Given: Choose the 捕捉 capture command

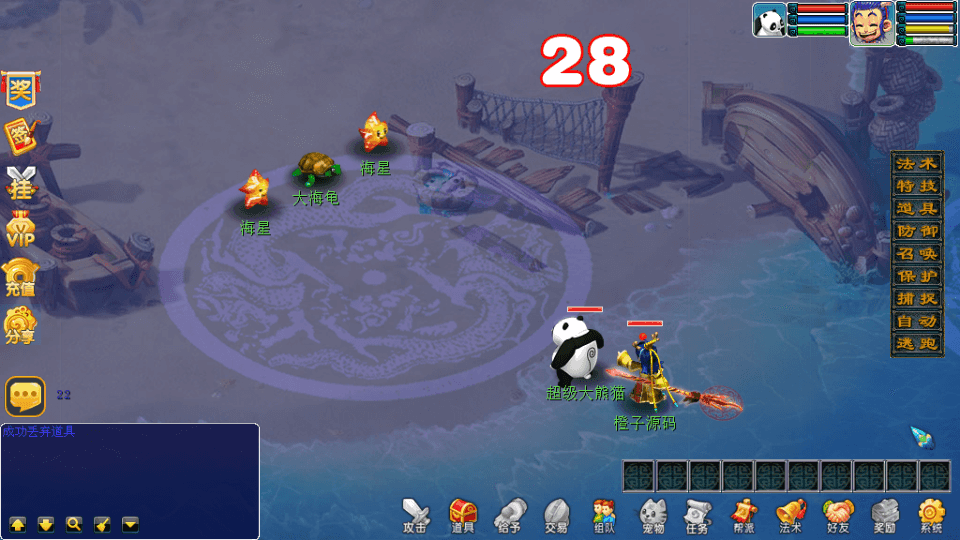Looking at the screenshot, I should [x=917, y=298].
